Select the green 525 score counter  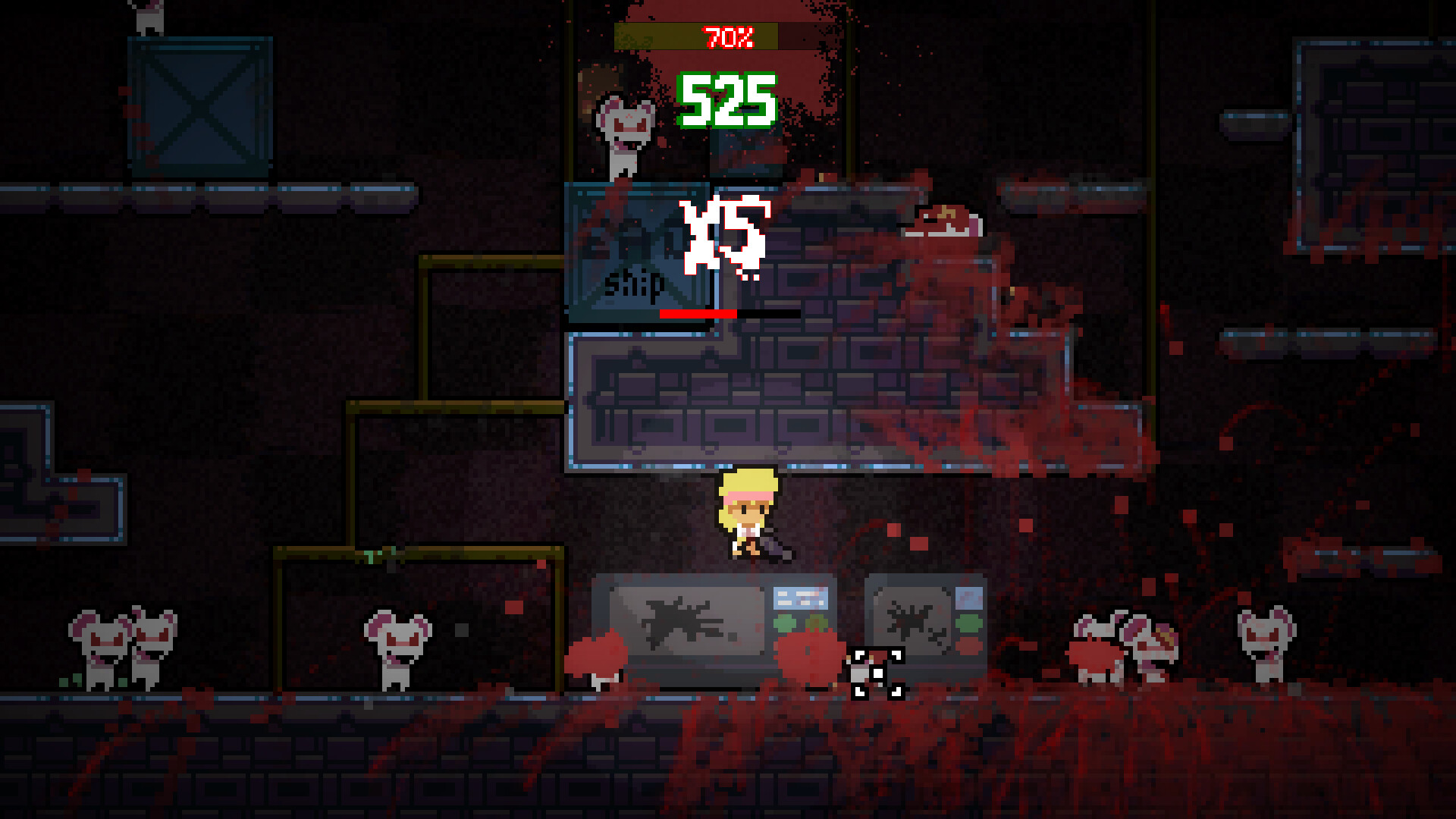click(x=726, y=101)
